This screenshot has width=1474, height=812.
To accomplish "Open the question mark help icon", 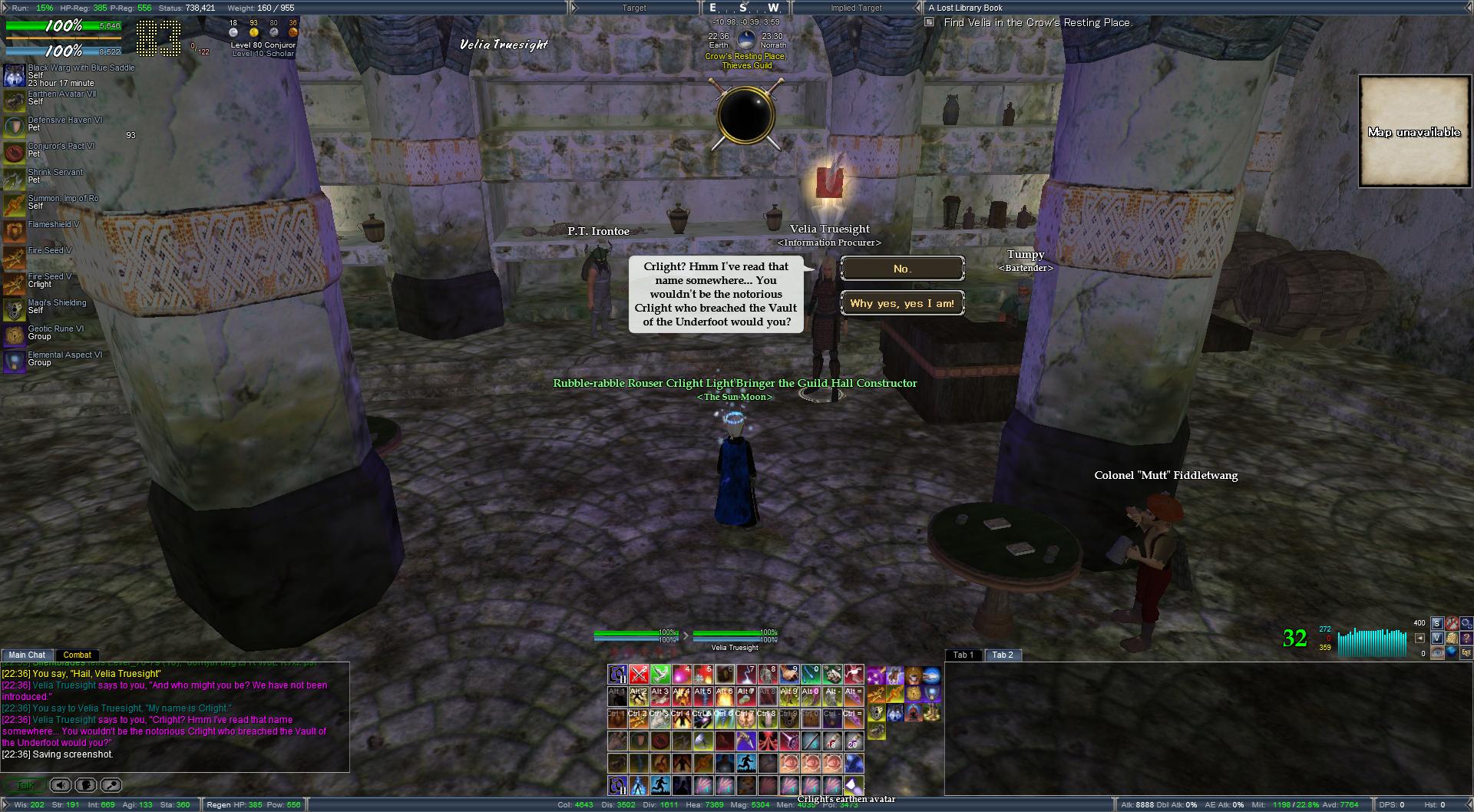I will click(1466, 638).
